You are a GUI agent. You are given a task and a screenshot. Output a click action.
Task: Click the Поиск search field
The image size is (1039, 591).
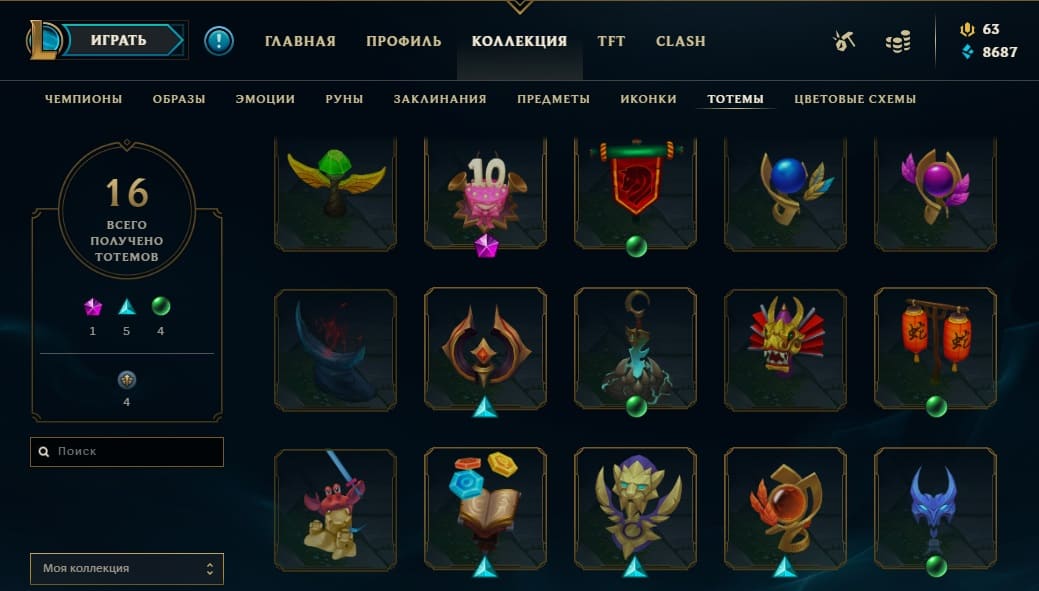(x=127, y=451)
